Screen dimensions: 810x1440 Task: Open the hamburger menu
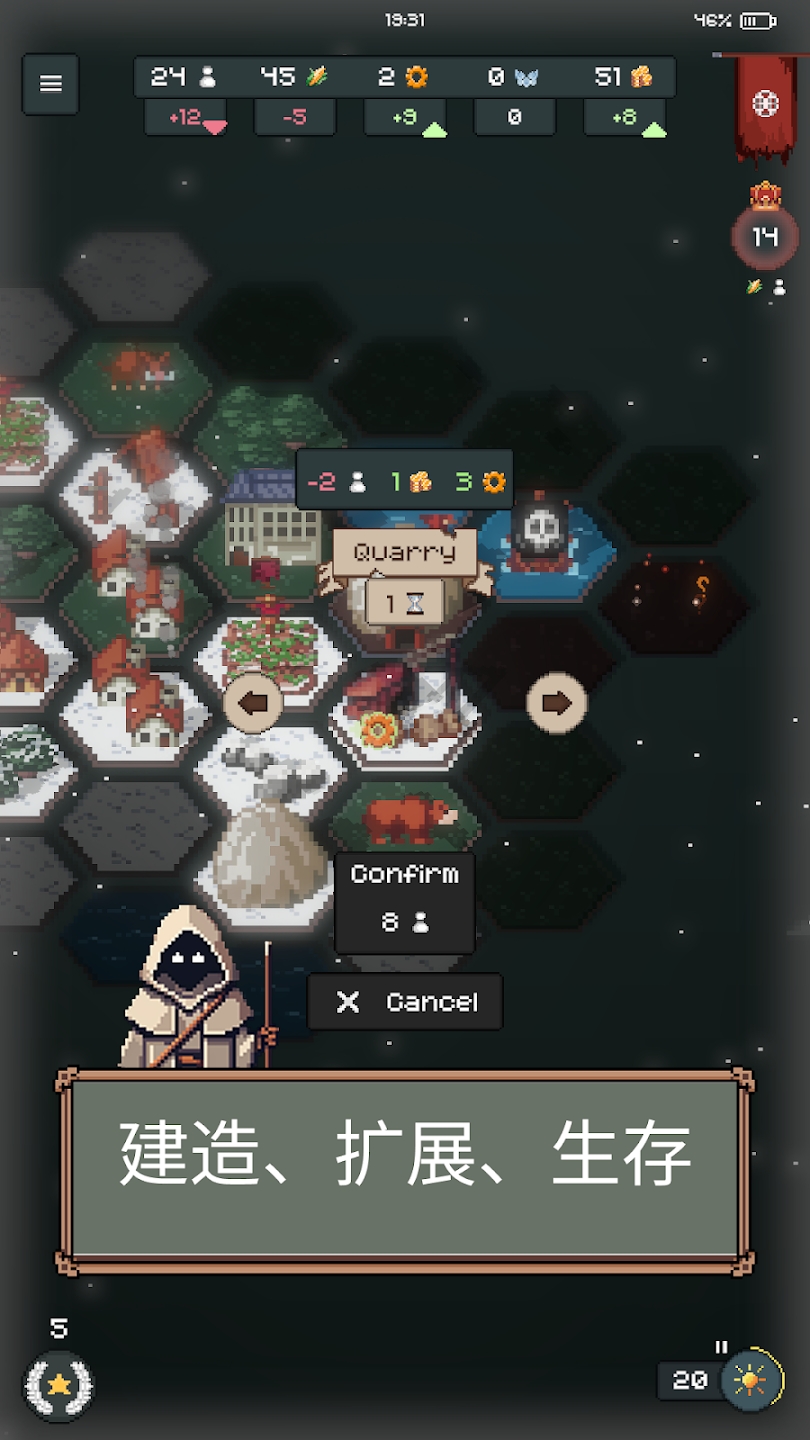pyautogui.click(x=51, y=84)
